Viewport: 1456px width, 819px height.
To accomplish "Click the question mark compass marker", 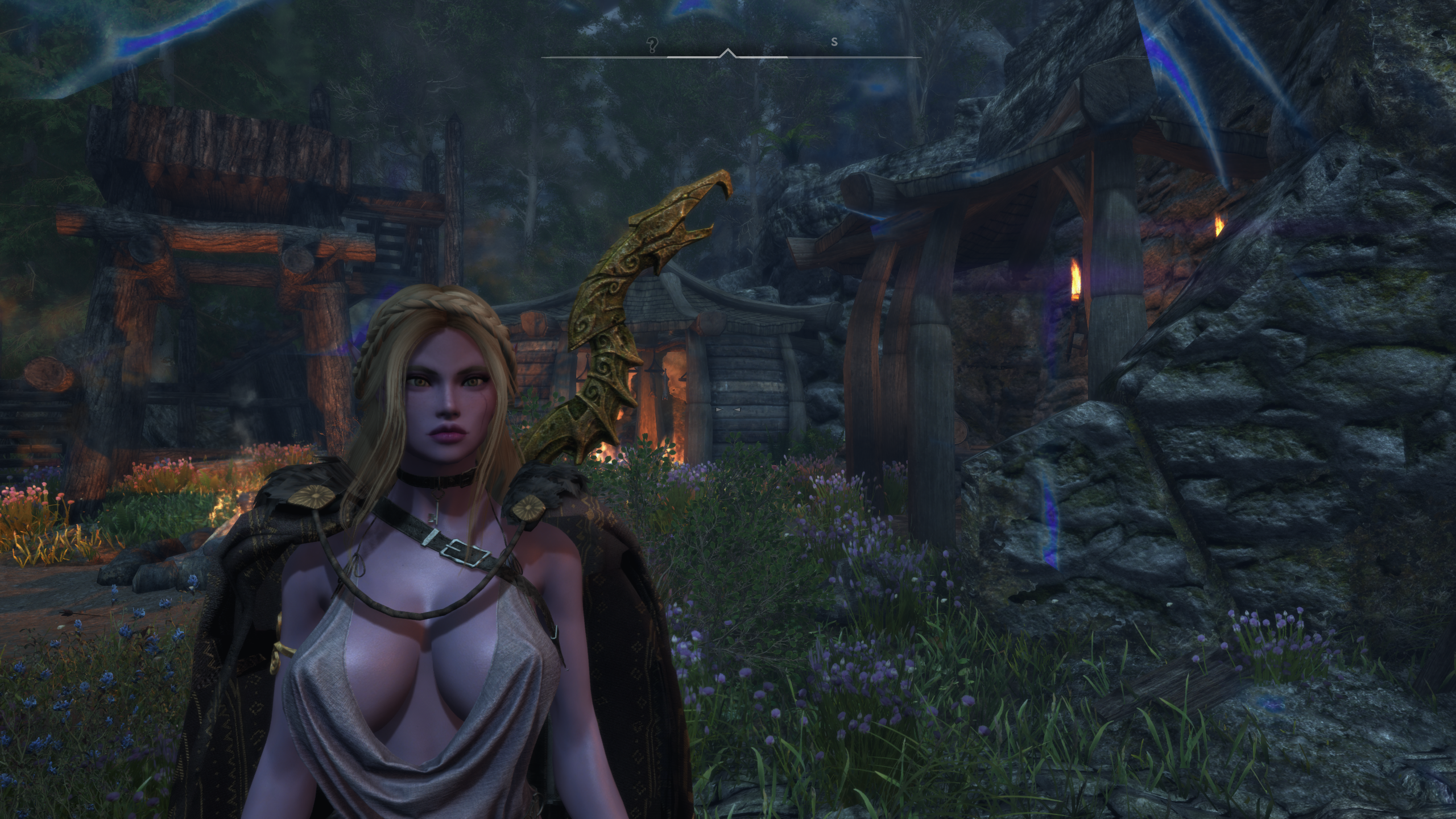I will [652, 44].
